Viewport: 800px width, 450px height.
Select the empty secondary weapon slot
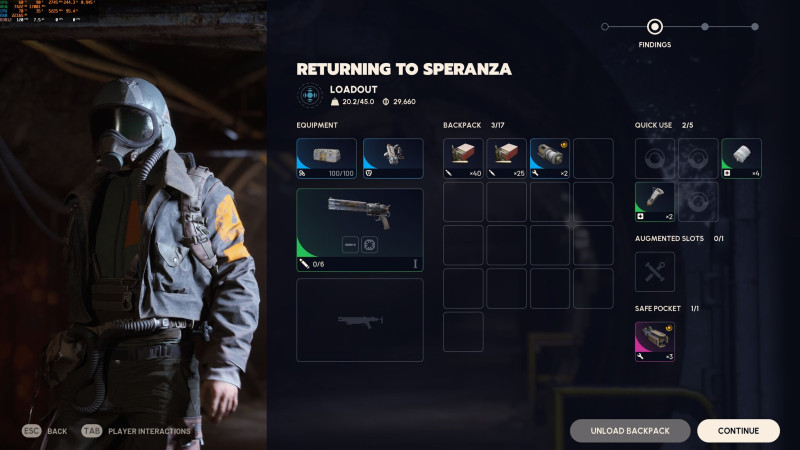click(360, 320)
